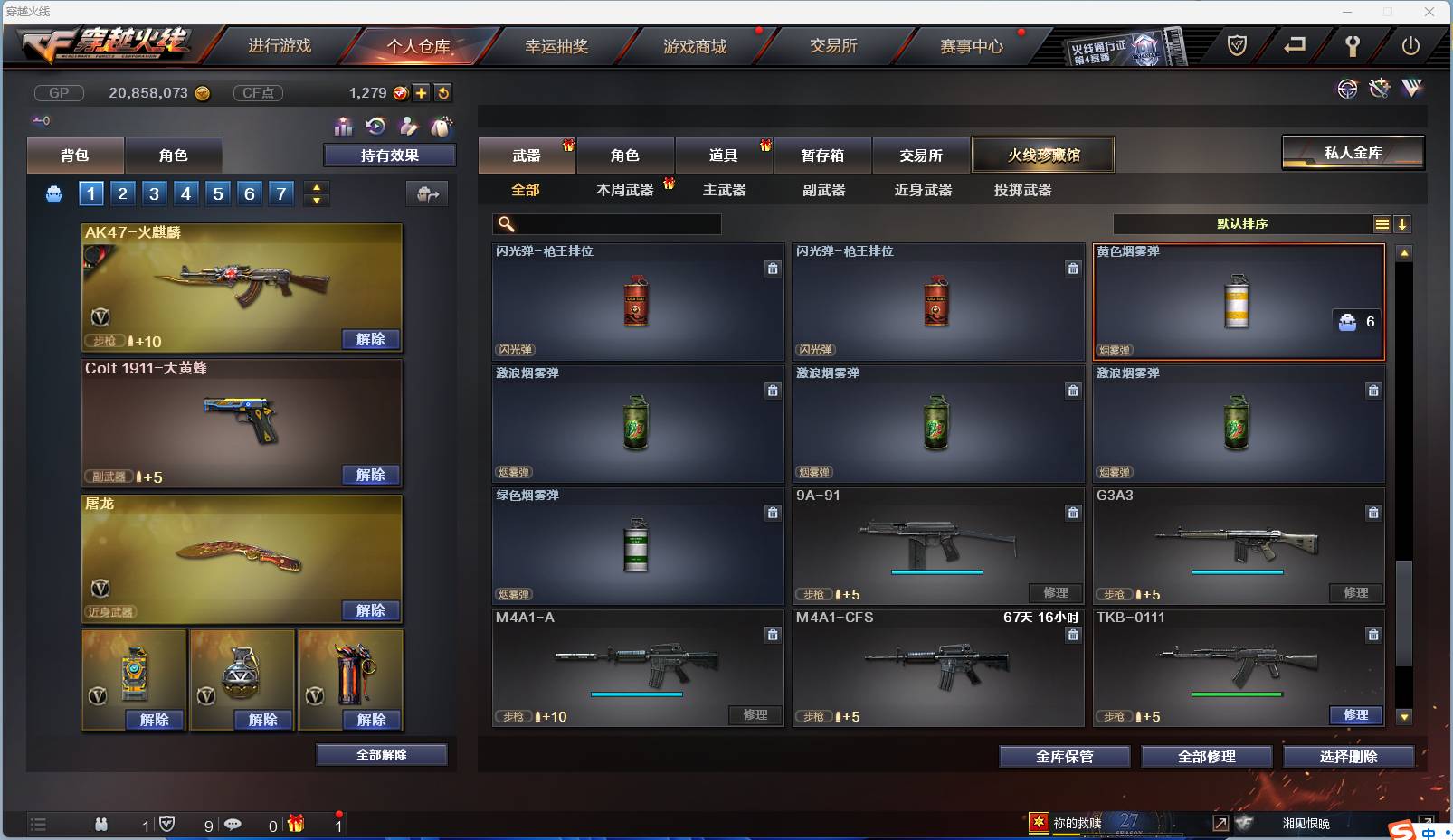The image size is (1453, 840).
Task: Switch to the 火线珍藏馆 tab
Action: click(1044, 154)
